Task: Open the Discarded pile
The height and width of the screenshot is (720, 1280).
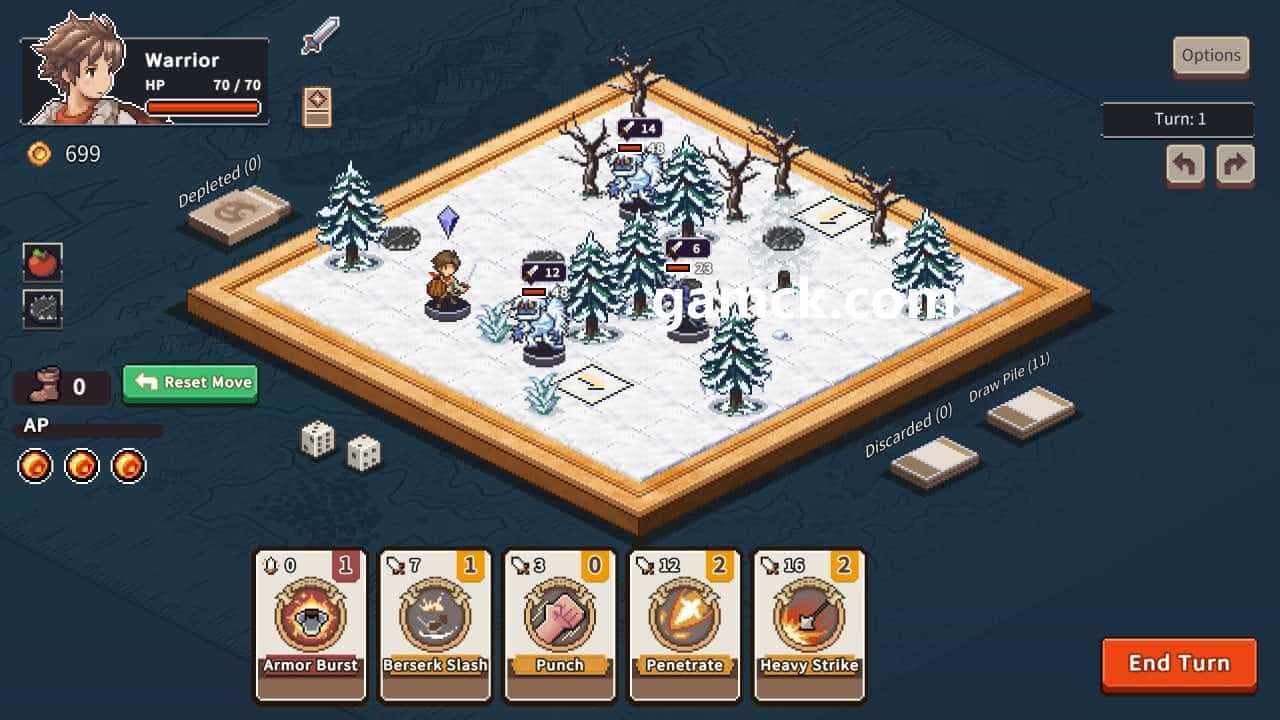Action: point(934,461)
